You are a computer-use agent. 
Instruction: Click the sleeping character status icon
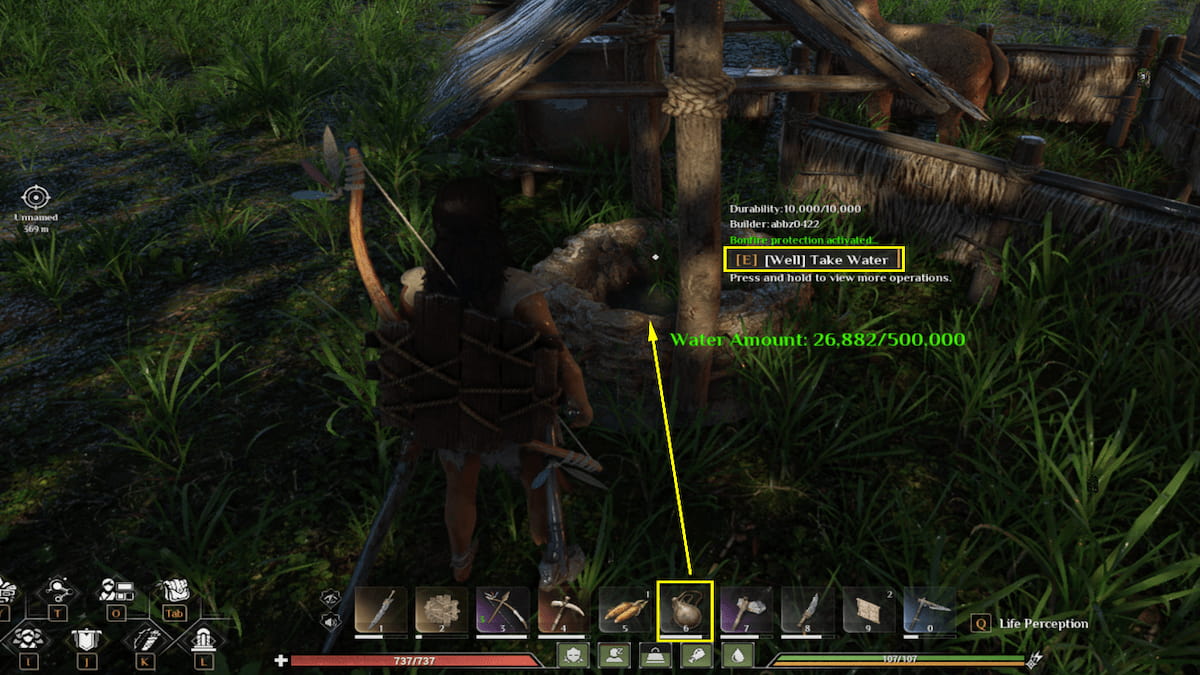pyautogui.click(x=612, y=655)
